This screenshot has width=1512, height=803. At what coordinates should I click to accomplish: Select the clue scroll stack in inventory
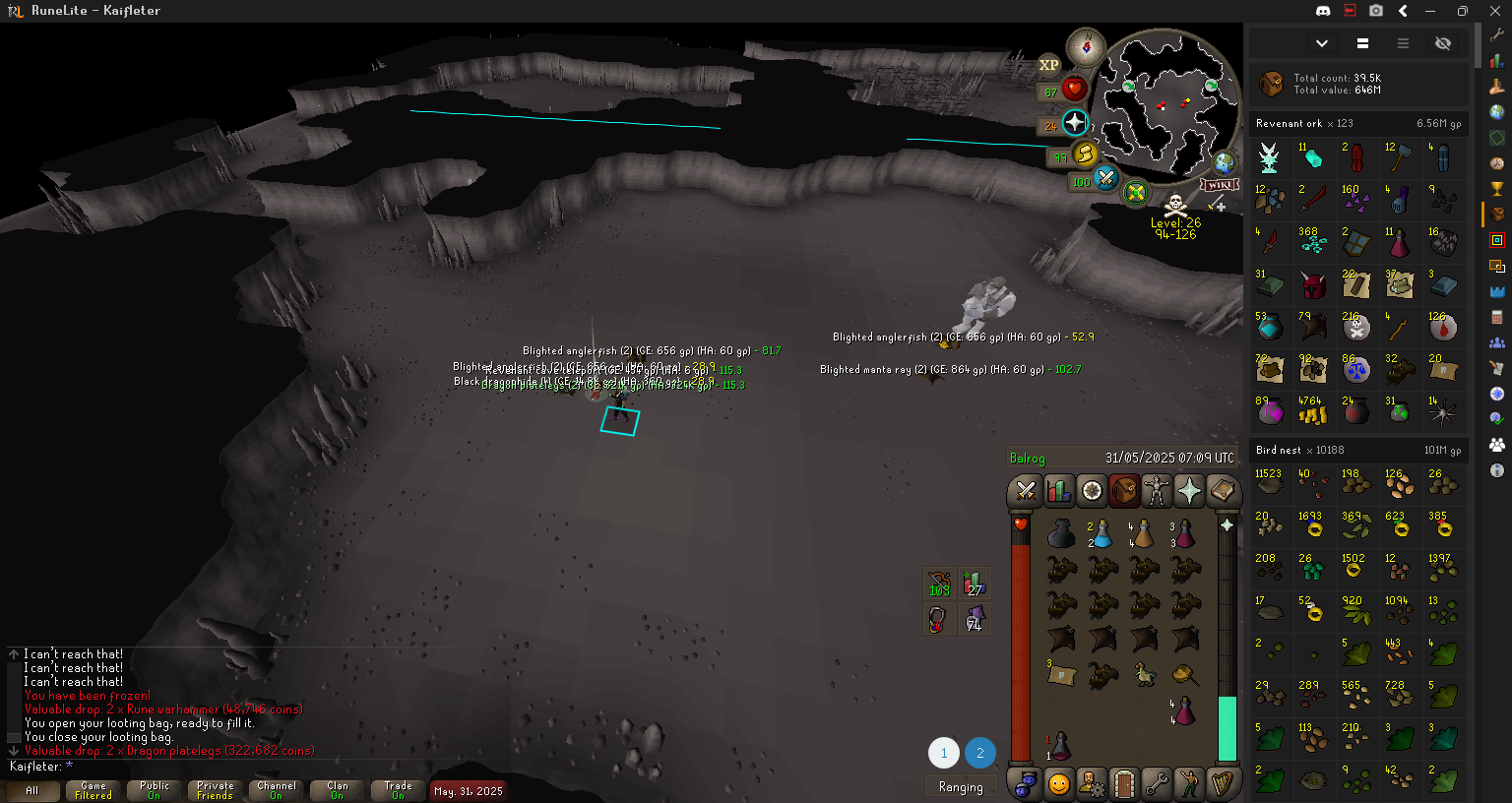coord(1060,675)
